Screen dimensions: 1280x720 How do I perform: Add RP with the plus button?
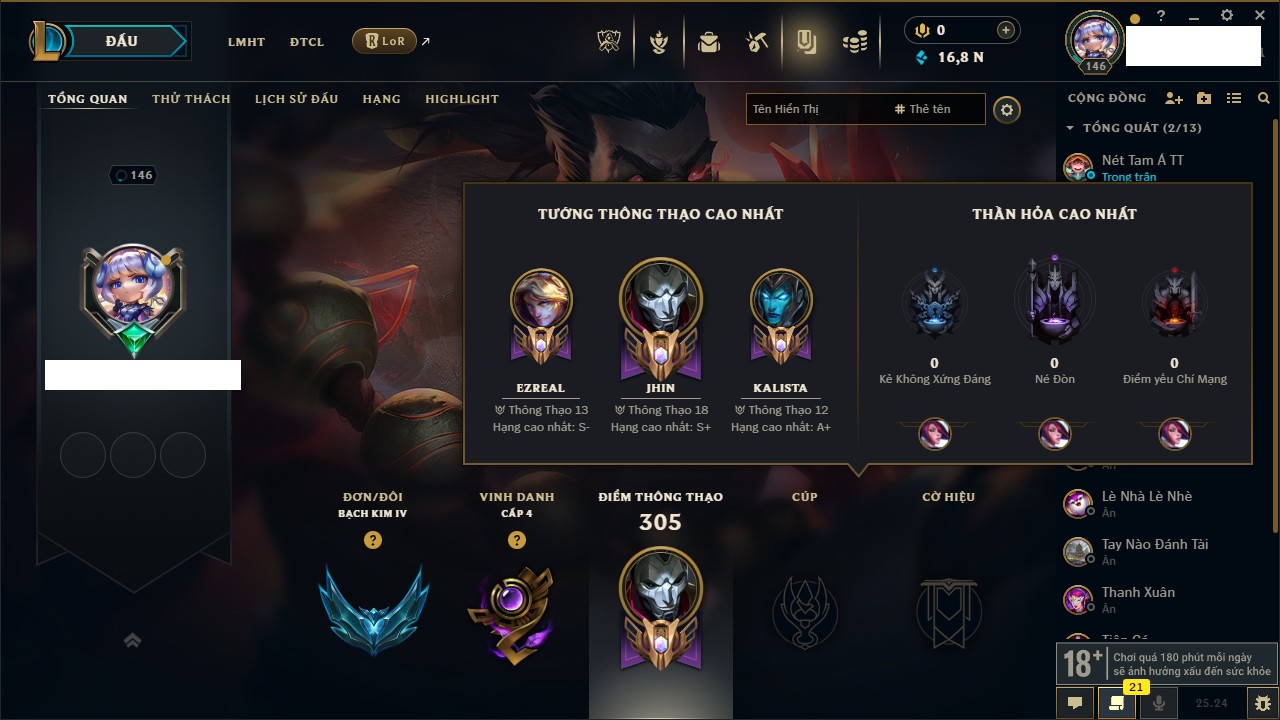(1006, 30)
